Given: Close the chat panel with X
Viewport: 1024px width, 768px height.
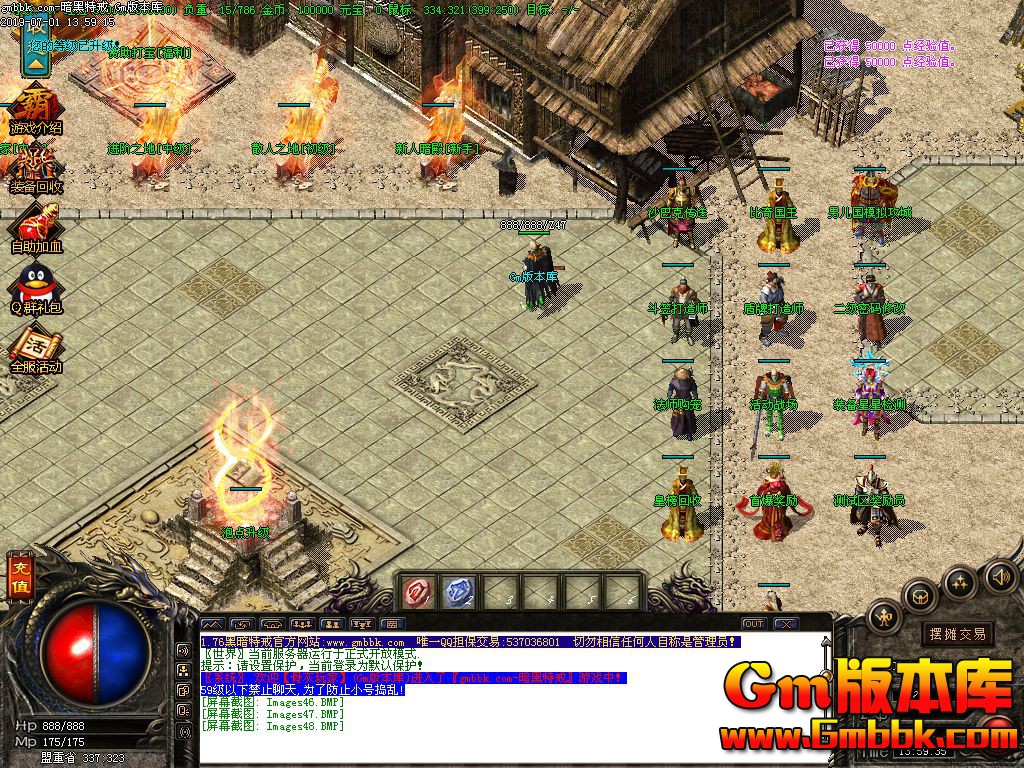Looking at the screenshot, I should (x=784, y=623).
